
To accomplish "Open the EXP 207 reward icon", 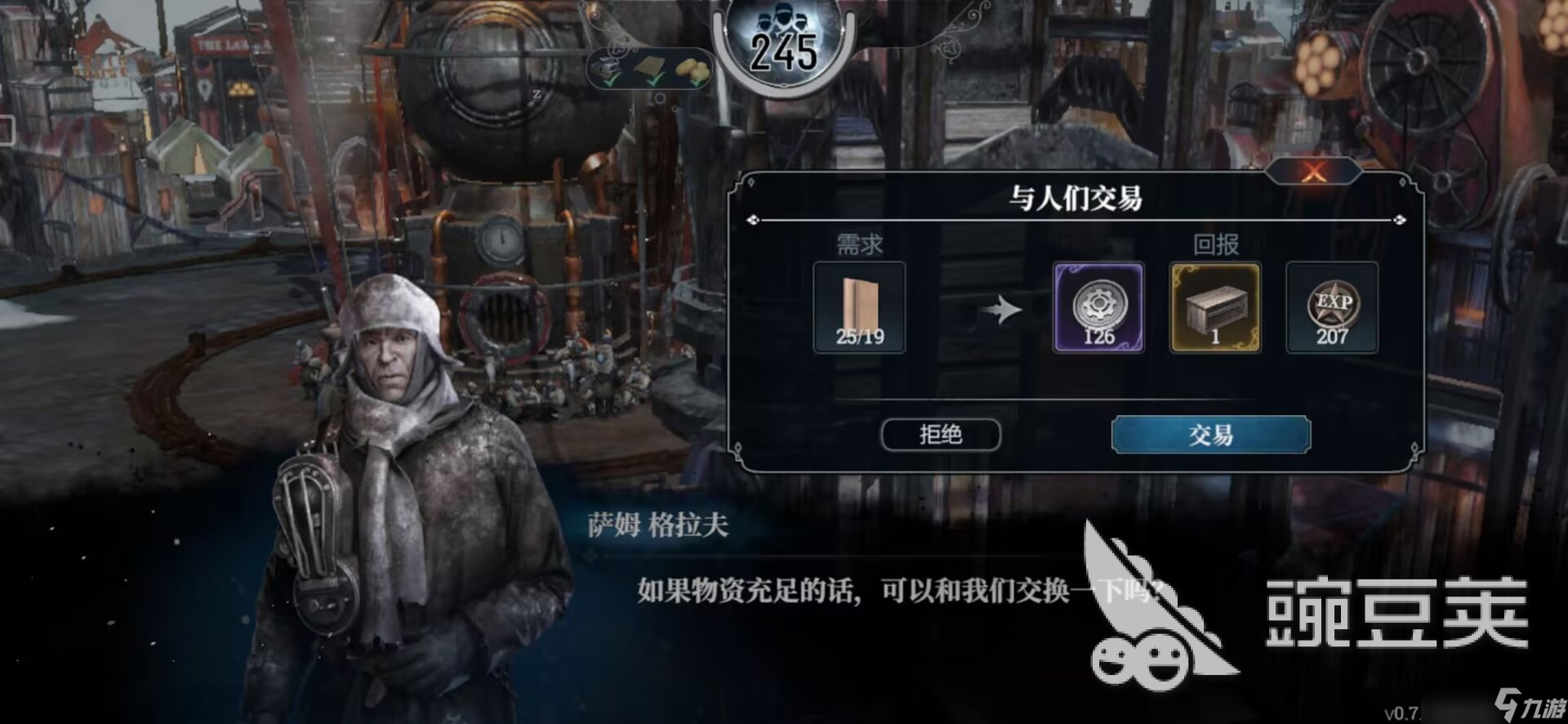I will [x=1331, y=309].
